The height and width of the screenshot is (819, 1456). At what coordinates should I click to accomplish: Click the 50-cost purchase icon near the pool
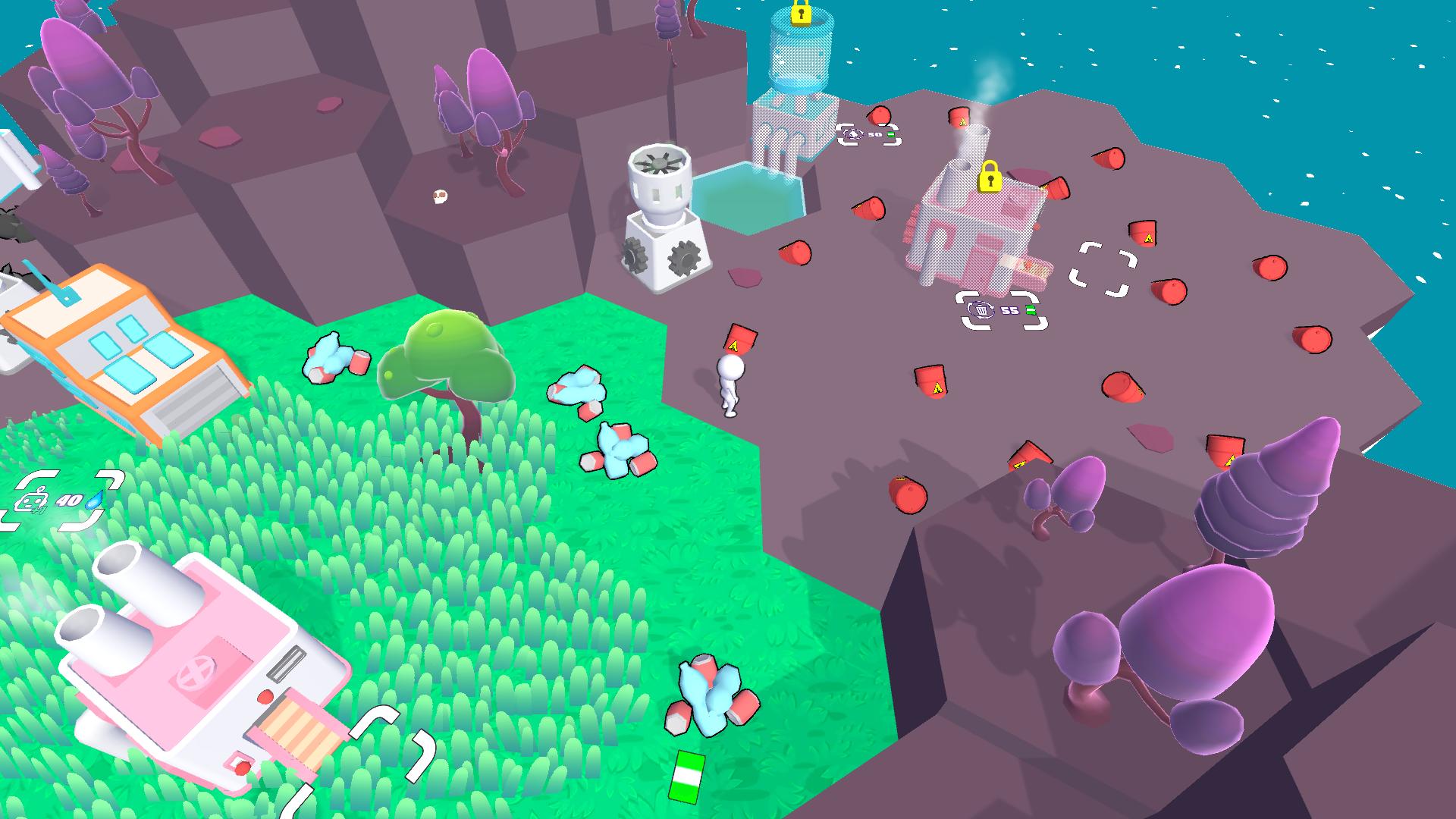854,133
